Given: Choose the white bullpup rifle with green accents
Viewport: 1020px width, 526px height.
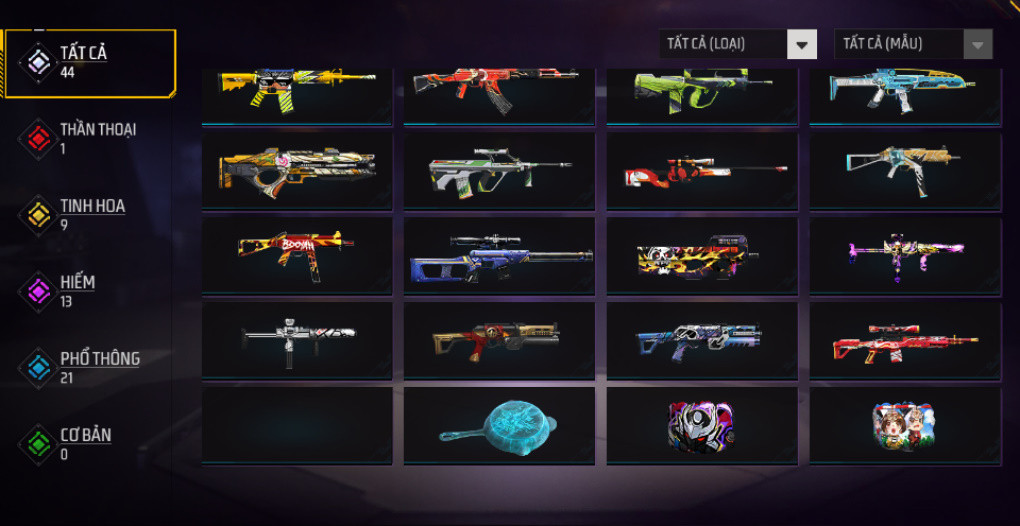Looking at the screenshot, I should [x=499, y=171].
